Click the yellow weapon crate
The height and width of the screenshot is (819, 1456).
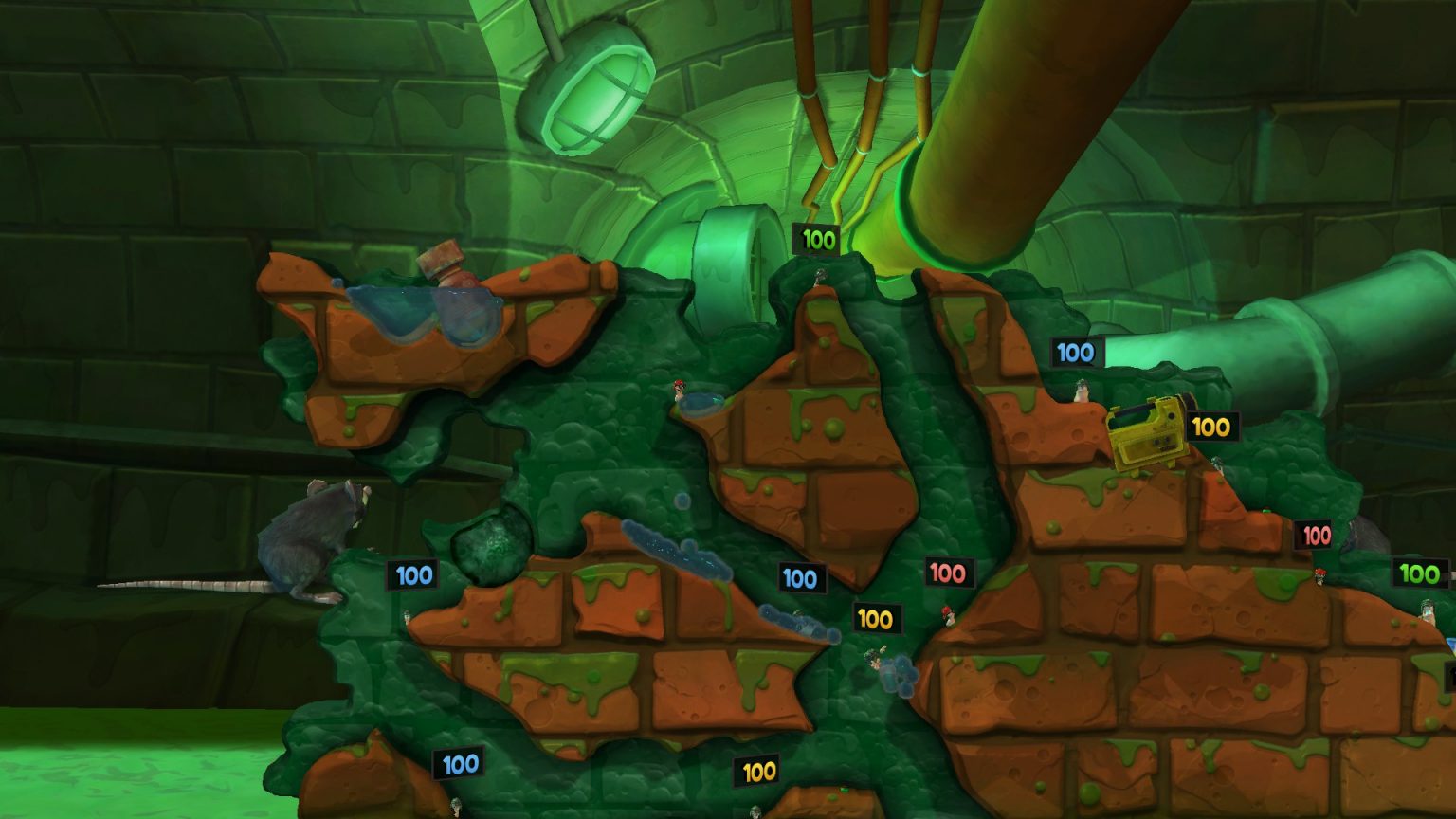click(x=1147, y=431)
